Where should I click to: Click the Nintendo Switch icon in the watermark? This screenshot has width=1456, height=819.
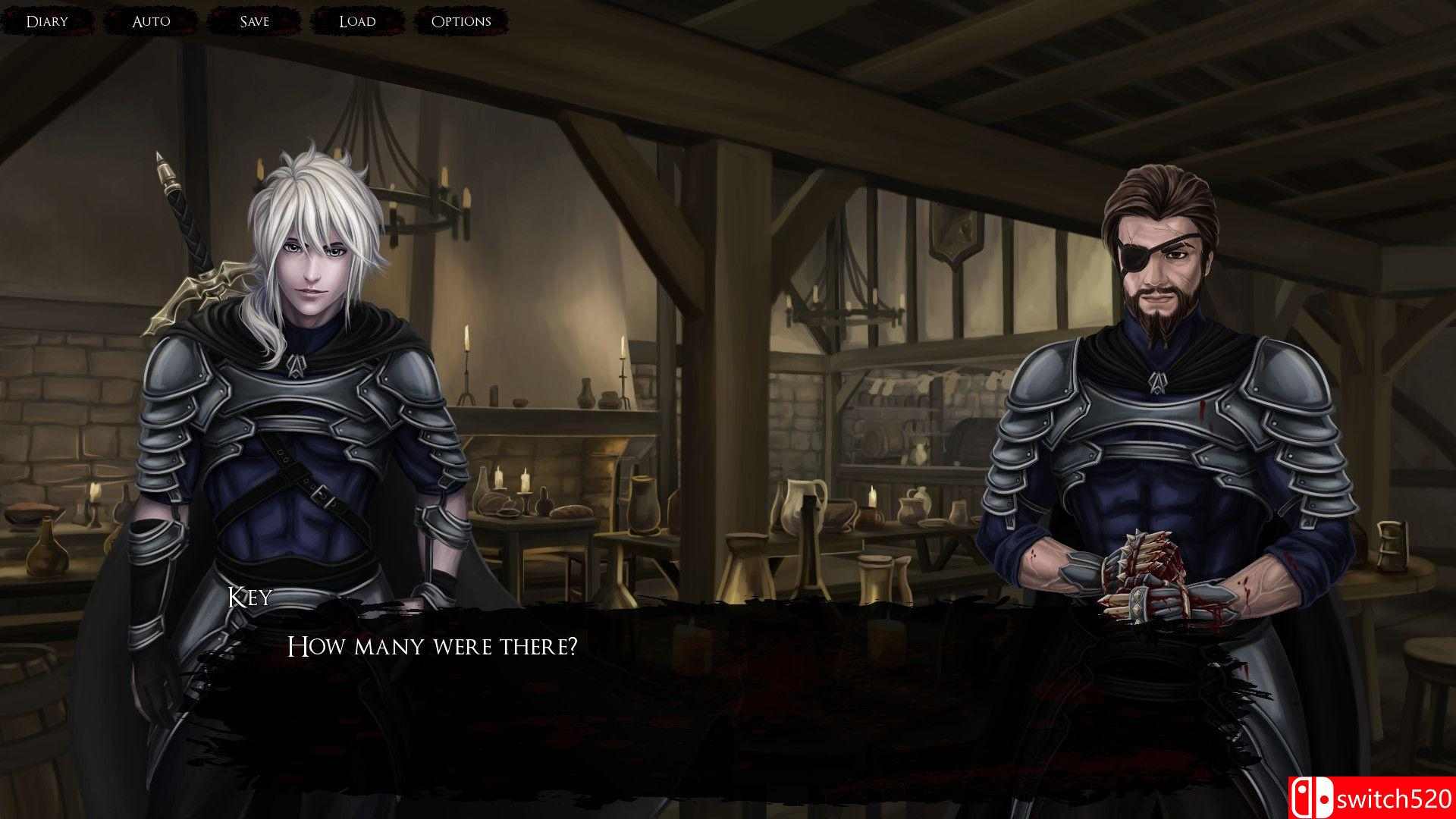1313,797
